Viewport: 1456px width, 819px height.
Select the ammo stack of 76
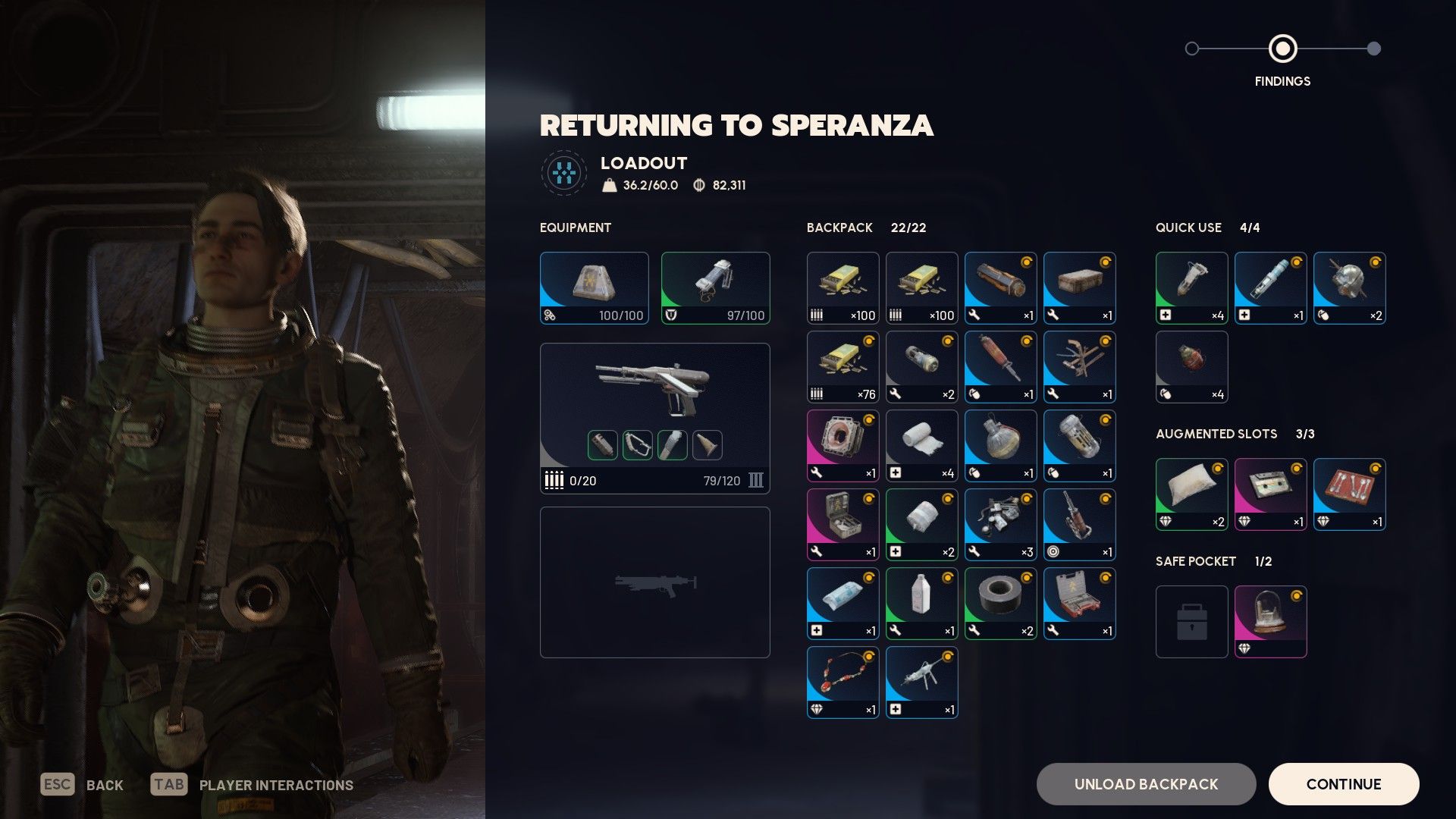[843, 367]
